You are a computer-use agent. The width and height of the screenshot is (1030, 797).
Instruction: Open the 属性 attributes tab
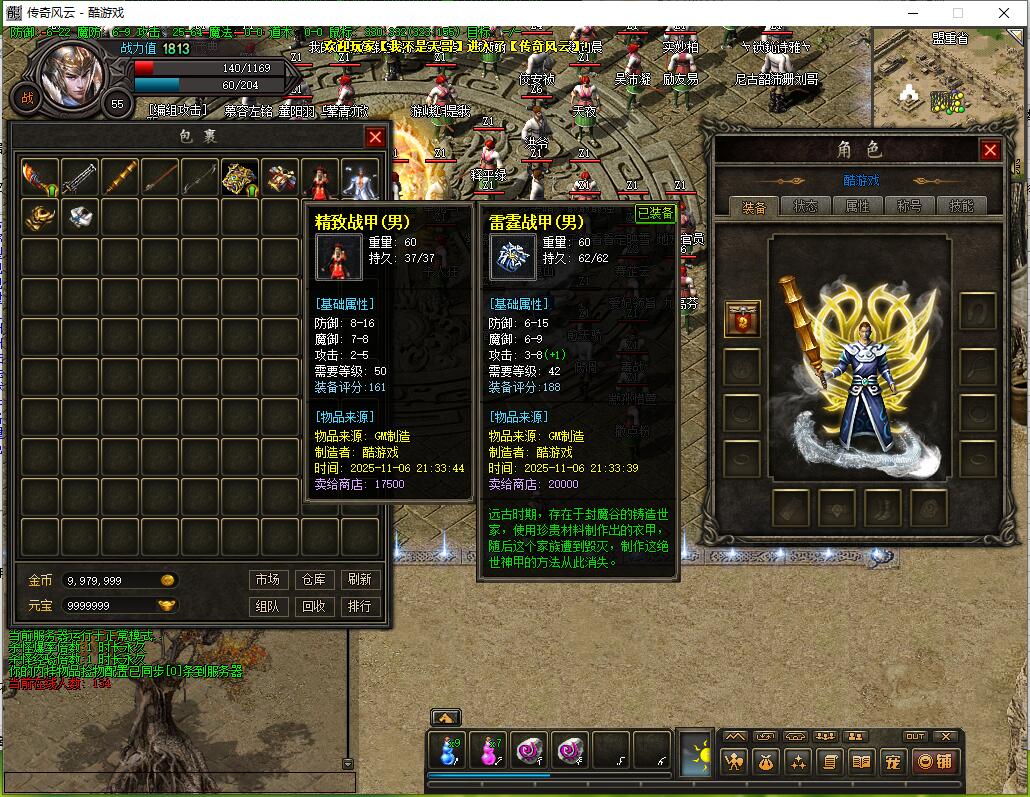(857, 206)
